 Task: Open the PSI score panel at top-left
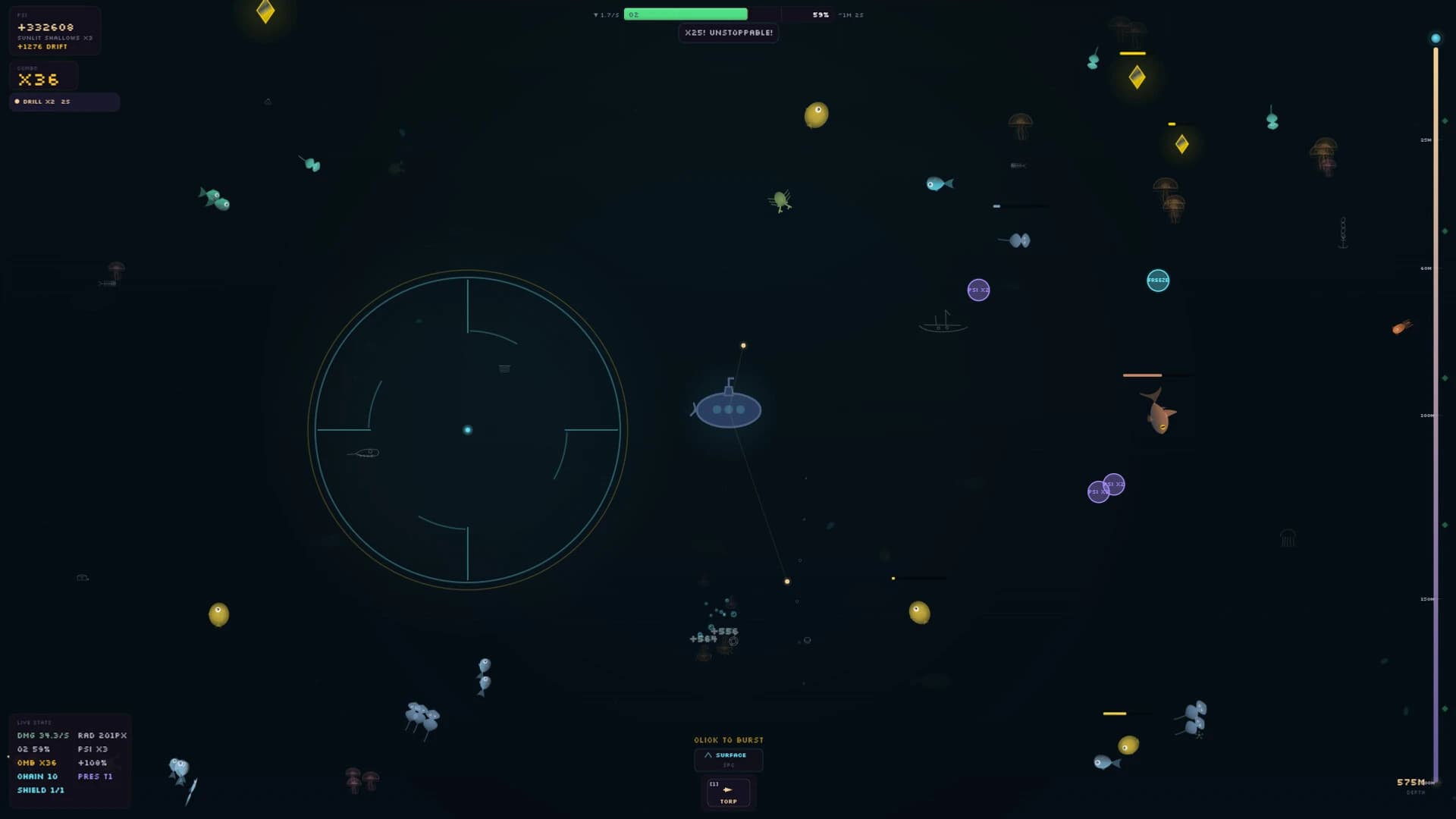coord(53,30)
